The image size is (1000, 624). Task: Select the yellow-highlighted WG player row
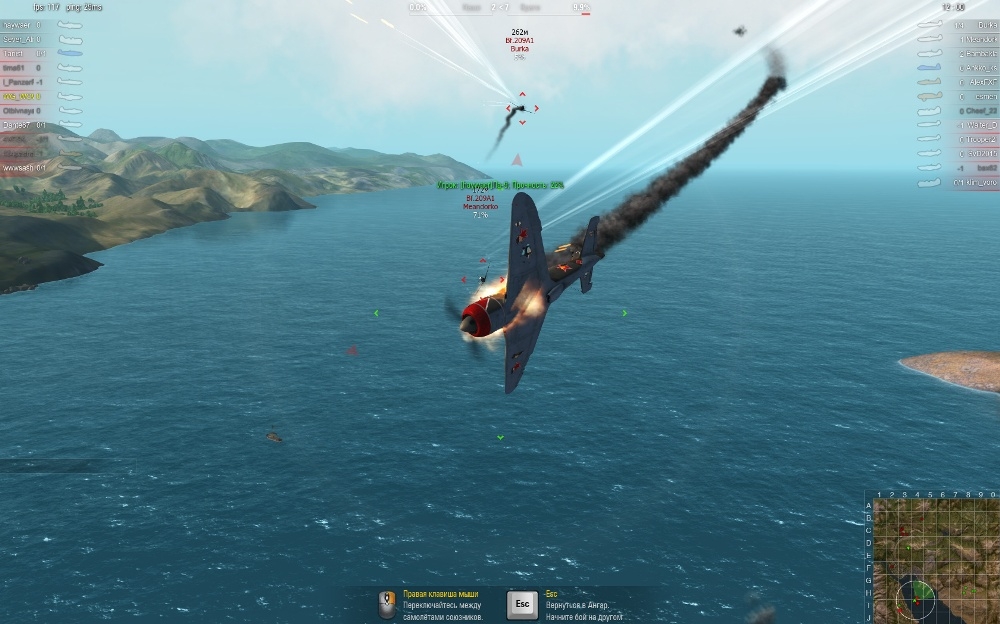(22, 97)
